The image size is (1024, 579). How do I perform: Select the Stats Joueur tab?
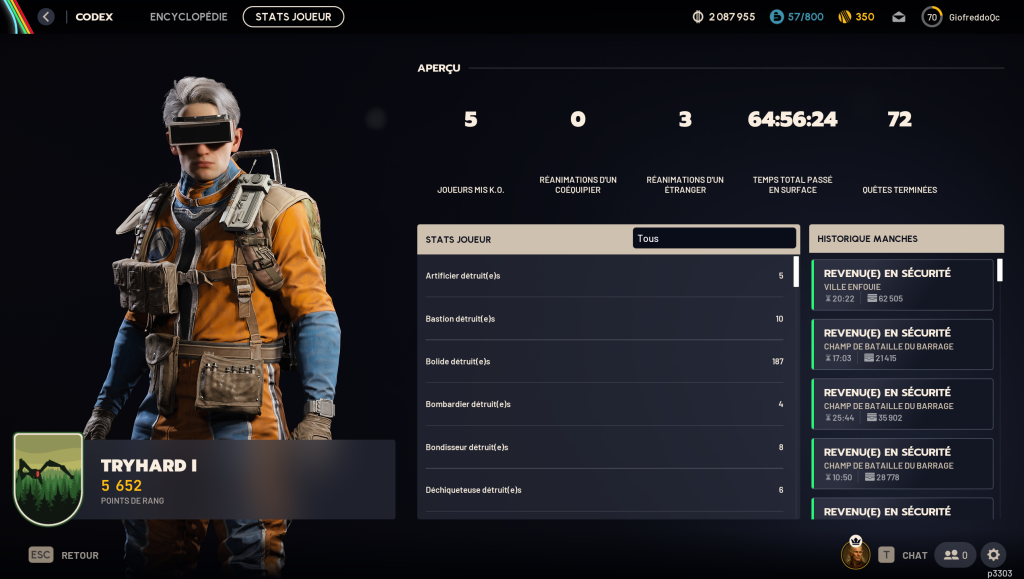(293, 17)
